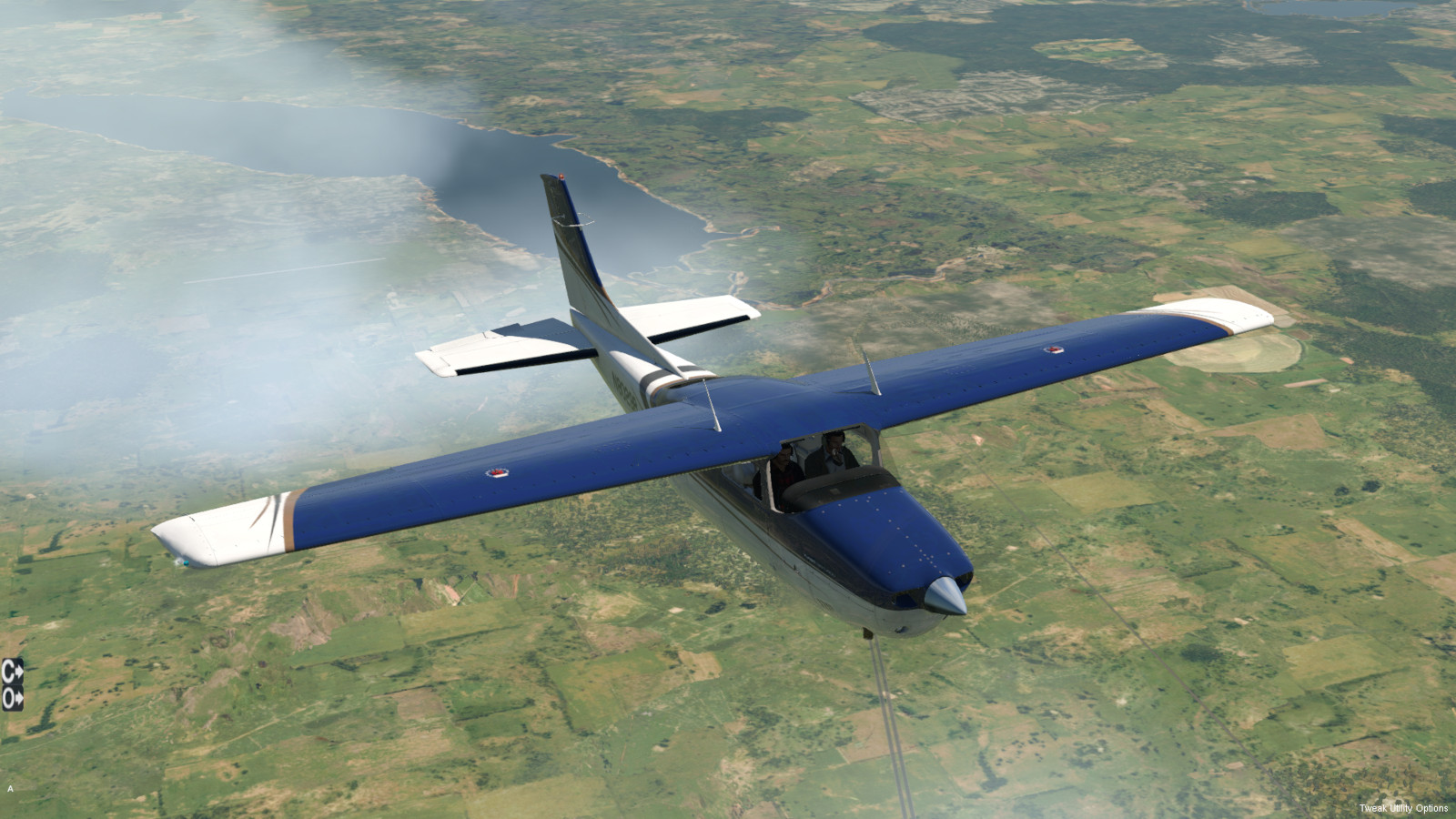The height and width of the screenshot is (819, 1456).
Task: Open Tweak Utility Options
Action: (x=1403, y=808)
